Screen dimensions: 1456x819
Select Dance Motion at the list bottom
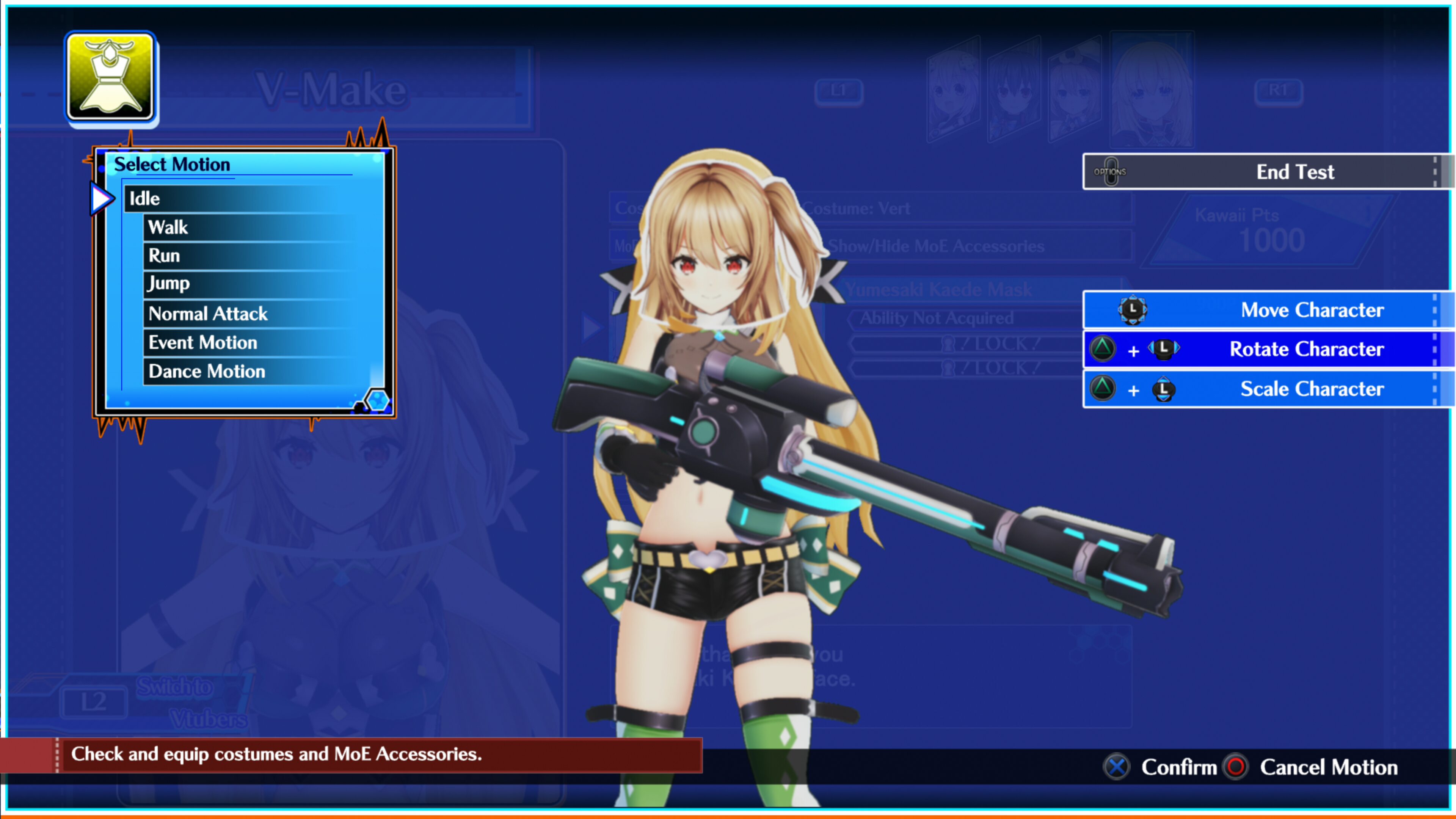click(x=206, y=371)
